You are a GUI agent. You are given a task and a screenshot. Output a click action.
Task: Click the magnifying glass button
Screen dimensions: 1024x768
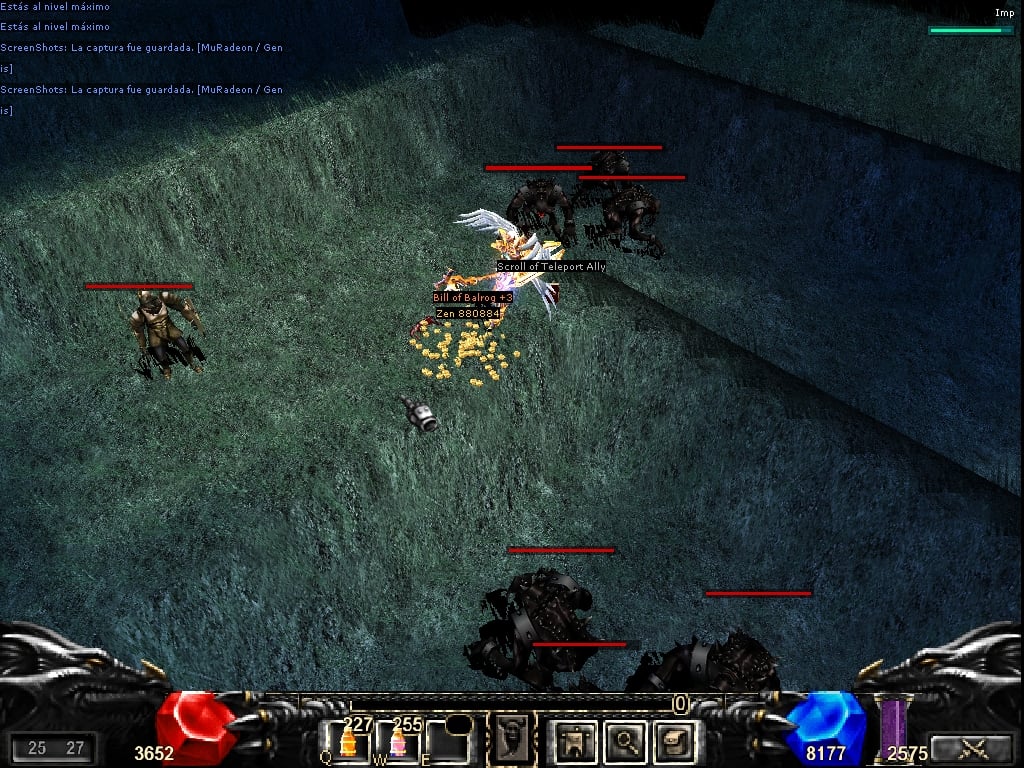625,742
